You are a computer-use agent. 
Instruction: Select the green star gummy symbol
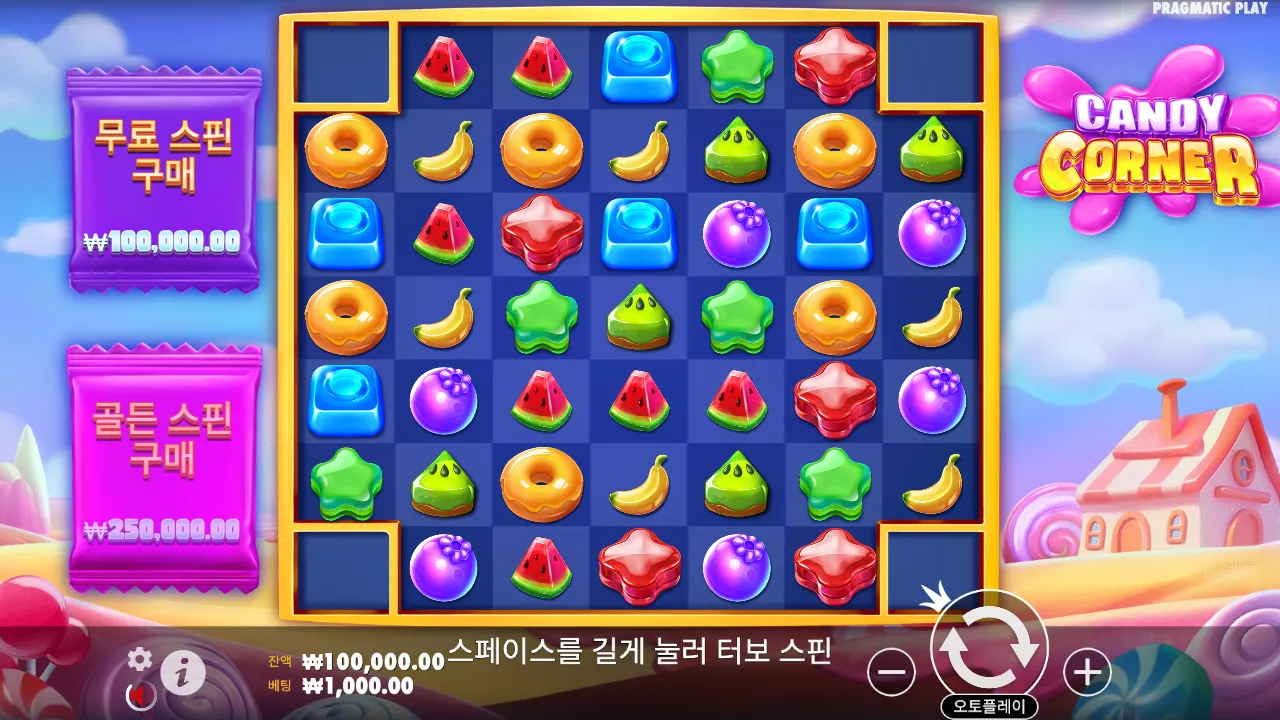[x=738, y=65]
